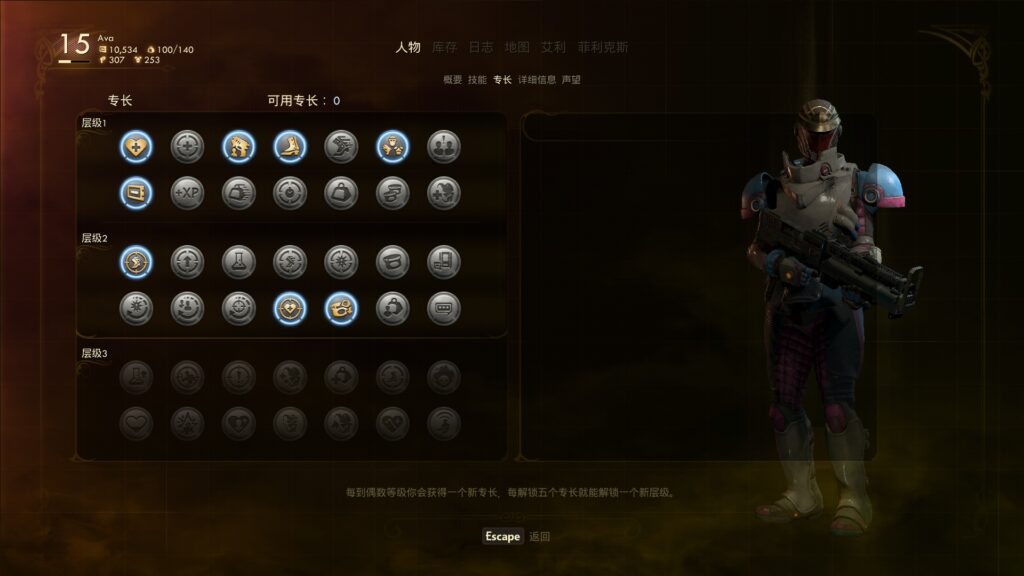1024x576 pixels.
Task: Select the gold heart crosshair perk
Action: (x=290, y=308)
